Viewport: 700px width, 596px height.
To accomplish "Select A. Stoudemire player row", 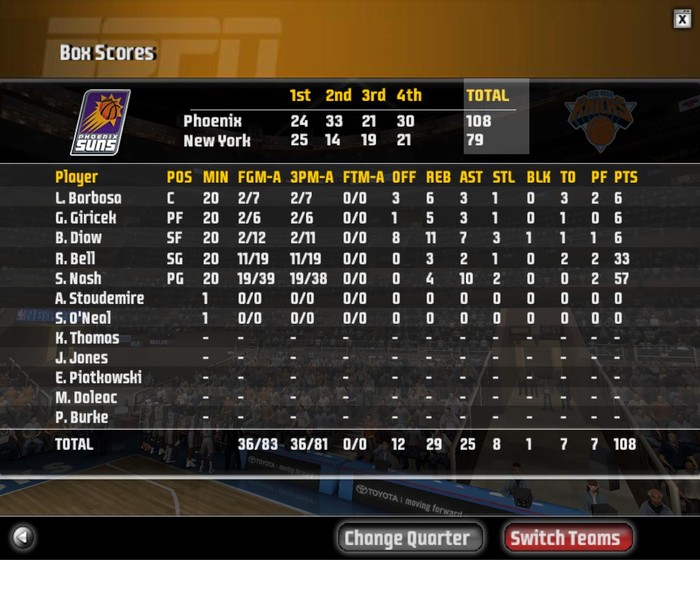I will tap(99, 298).
